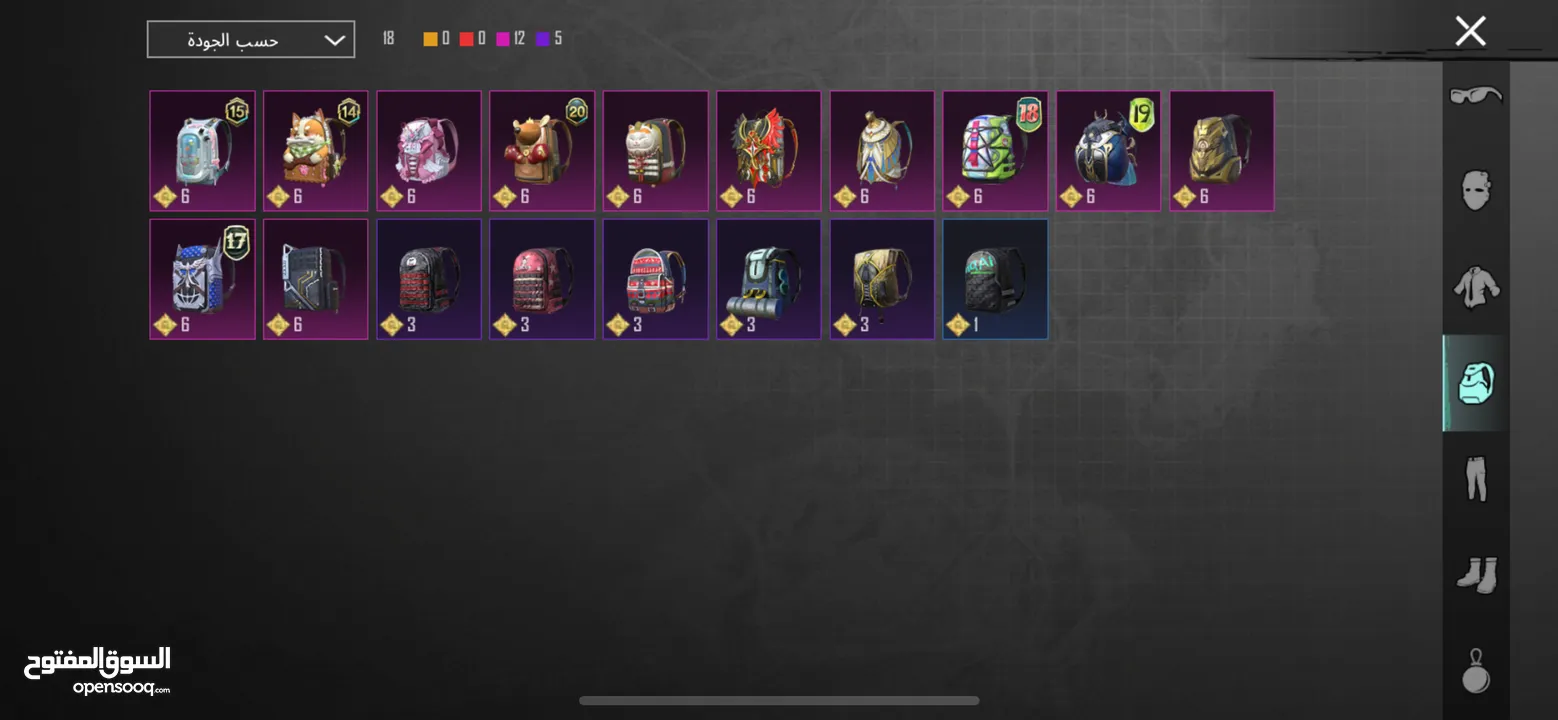Viewport: 1558px width, 720px height.
Task: Choose the red and white striped backpack
Action: click(x=656, y=279)
